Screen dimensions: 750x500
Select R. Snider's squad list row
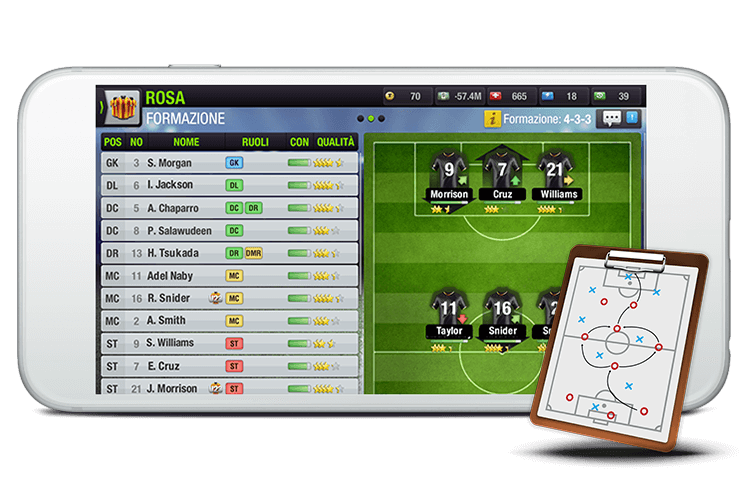pyautogui.click(x=230, y=298)
